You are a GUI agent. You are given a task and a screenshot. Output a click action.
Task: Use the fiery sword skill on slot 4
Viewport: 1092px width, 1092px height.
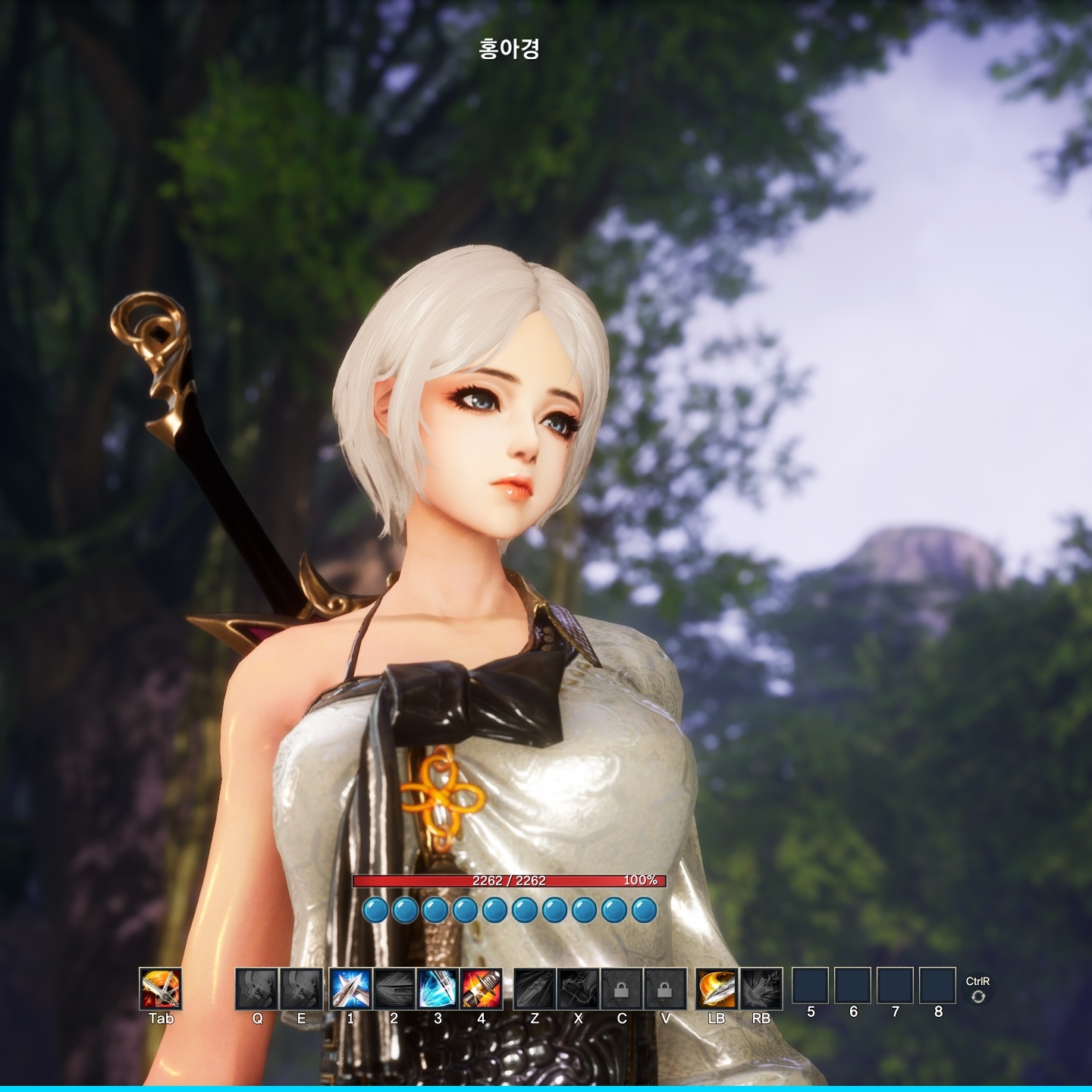click(481, 990)
